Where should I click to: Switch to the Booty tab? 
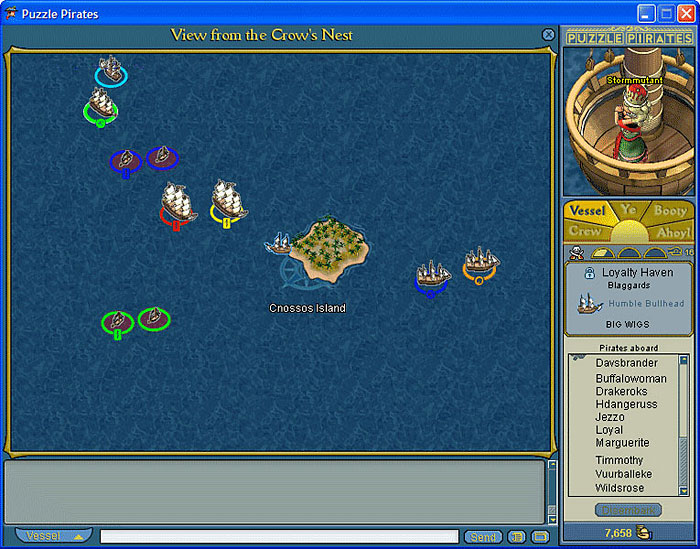pyautogui.click(x=671, y=211)
